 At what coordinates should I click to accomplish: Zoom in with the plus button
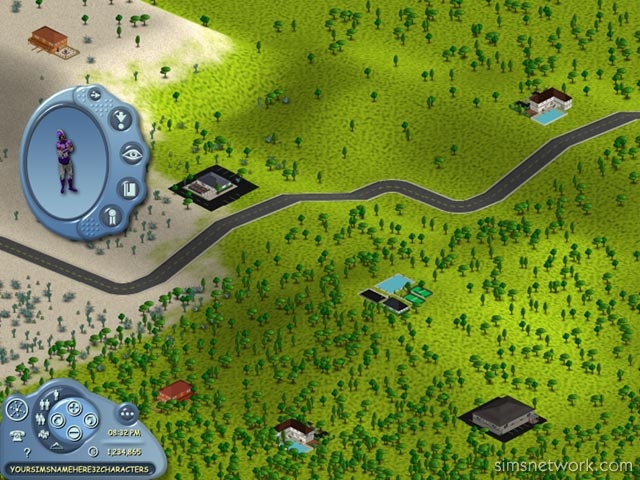tap(72, 405)
